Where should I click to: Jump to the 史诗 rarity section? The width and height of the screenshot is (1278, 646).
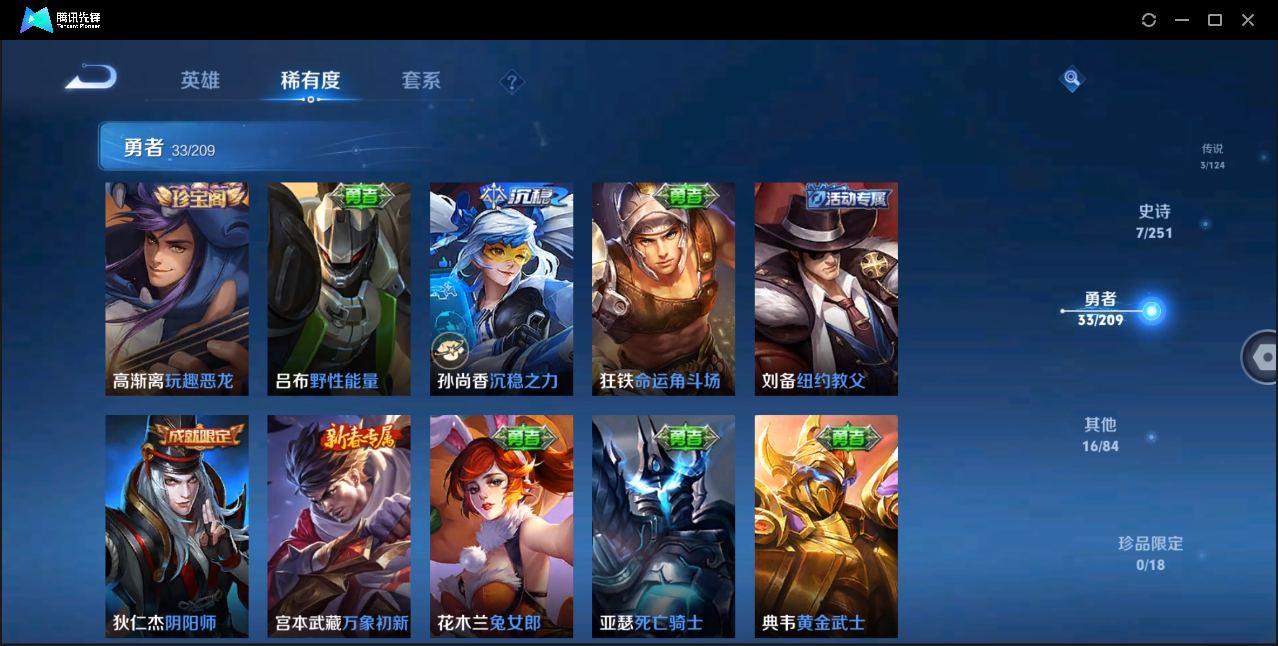pos(1154,221)
